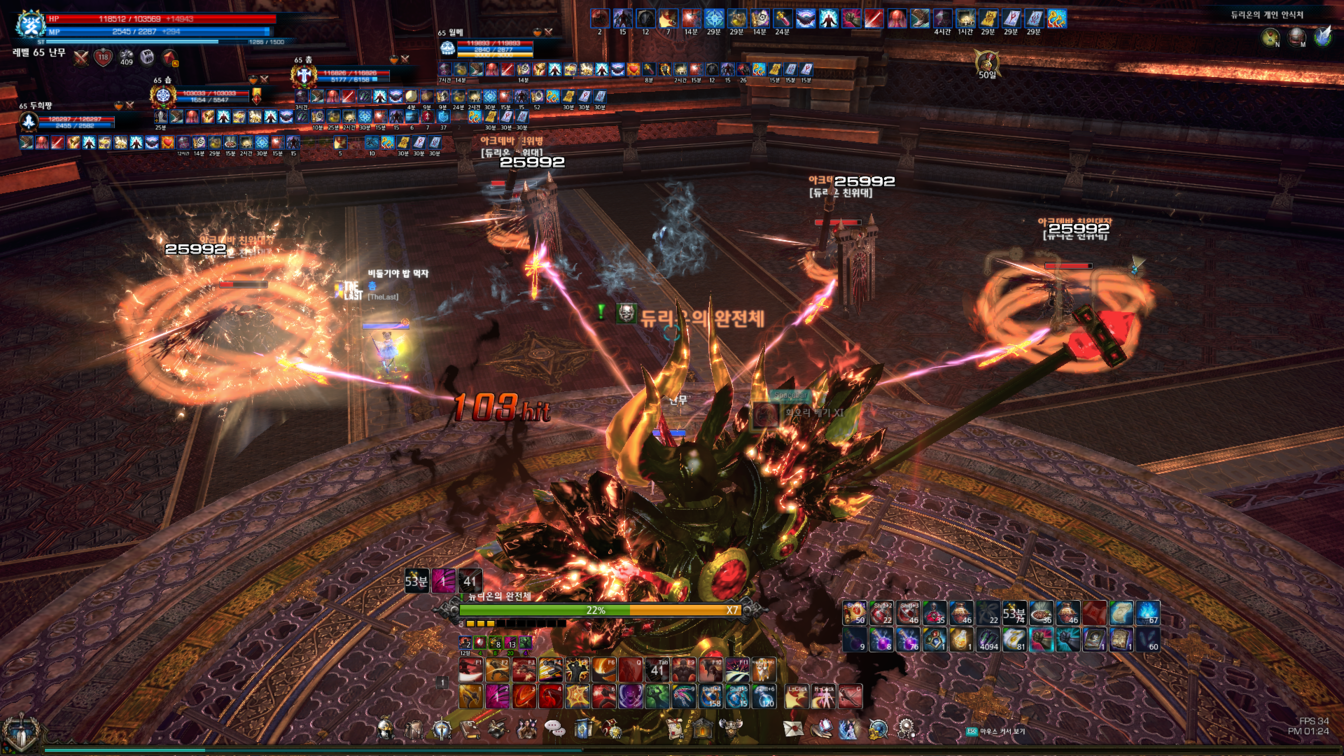Use the green silhouette skill
Viewport: 1344px width, 756px height.
coord(657,696)
